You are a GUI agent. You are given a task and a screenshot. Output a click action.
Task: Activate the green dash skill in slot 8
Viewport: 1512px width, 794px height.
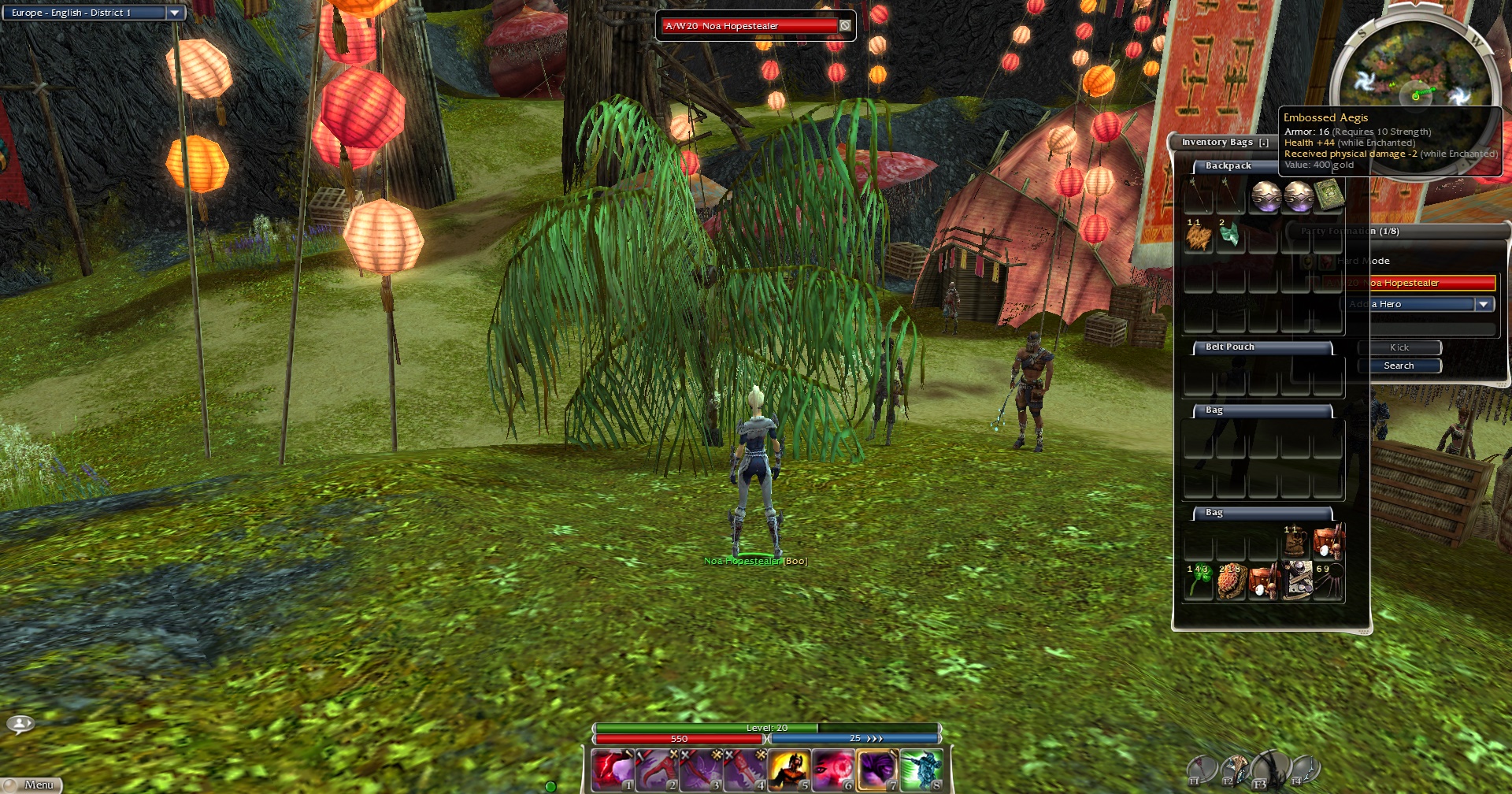921,770
